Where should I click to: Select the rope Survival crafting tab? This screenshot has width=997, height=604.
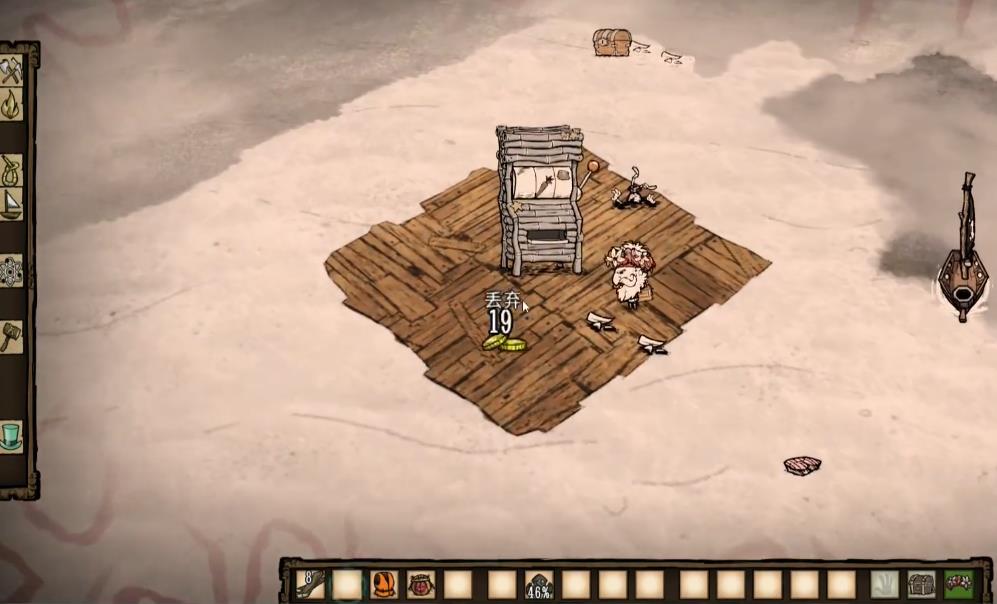[x=12, y=168]
